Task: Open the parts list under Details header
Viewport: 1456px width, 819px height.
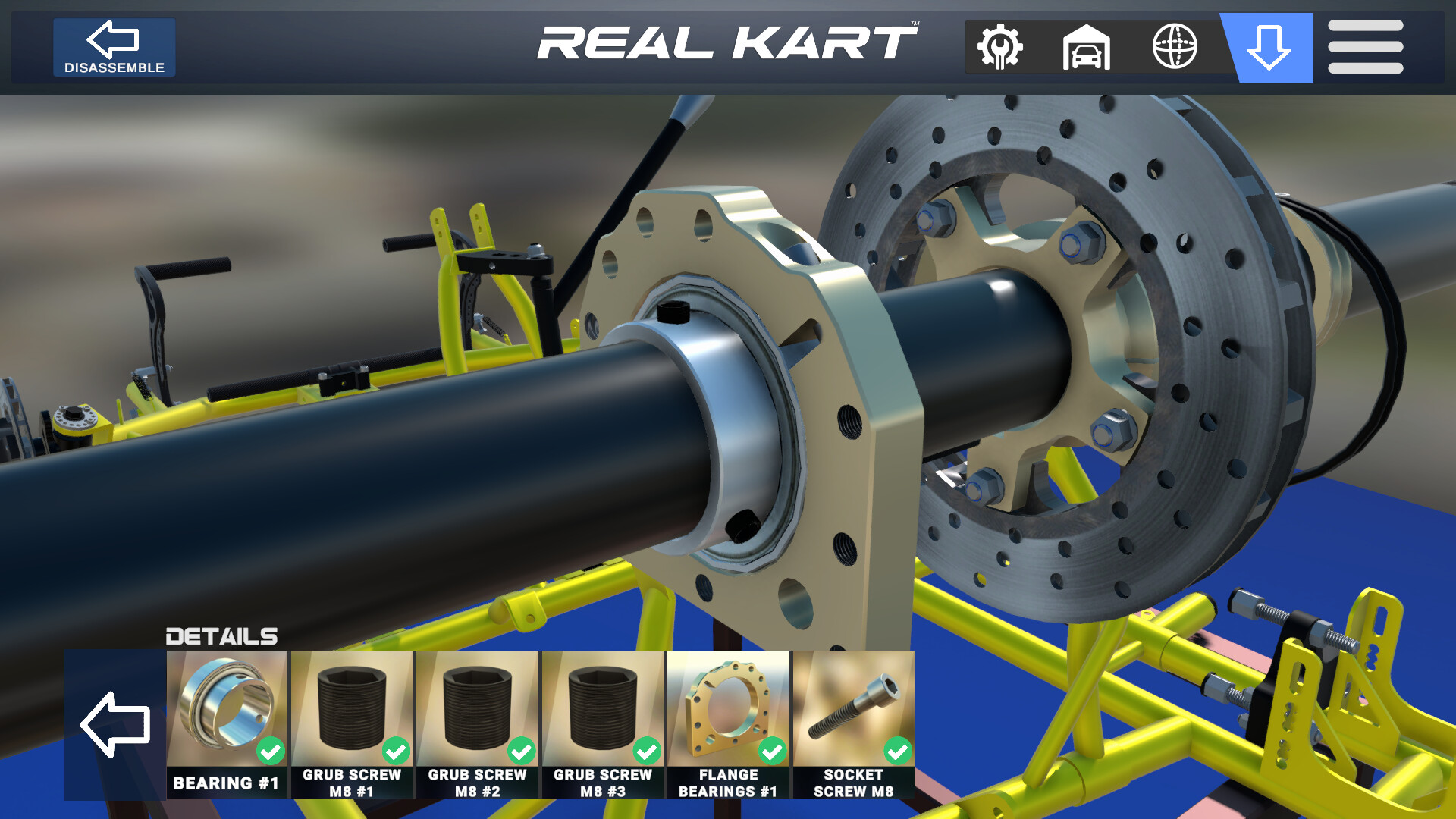Action: click(x=223, y=637)
